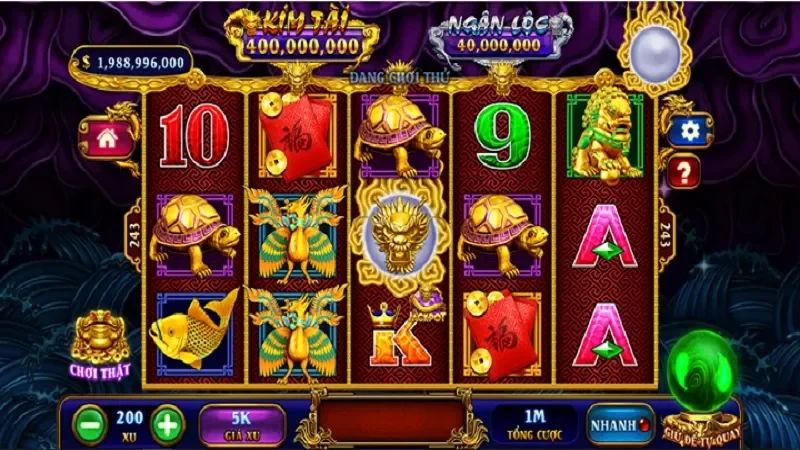Show the question mark help screen
Screen dimensions: 800x450
(685, 173)
